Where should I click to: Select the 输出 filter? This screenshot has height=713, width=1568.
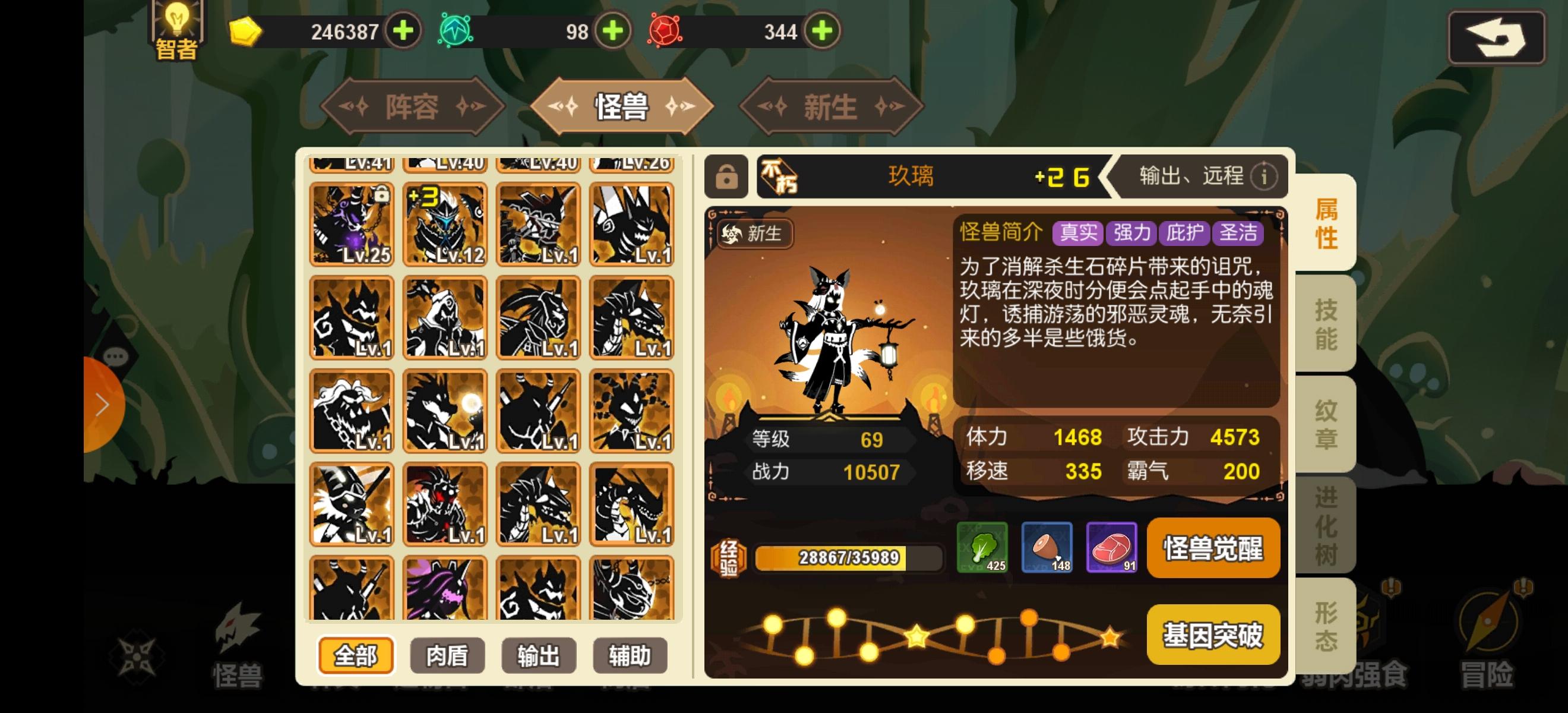point(539,656)
